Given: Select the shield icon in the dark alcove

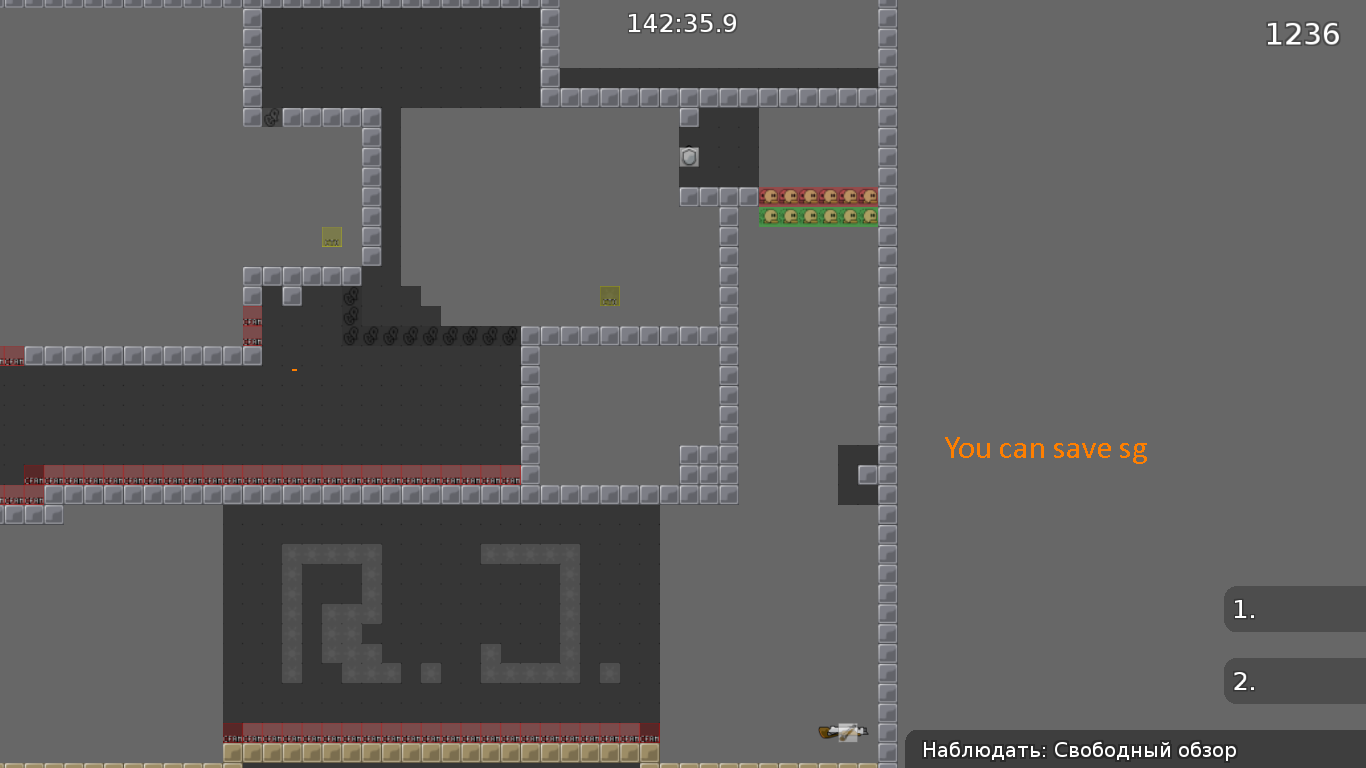Looking at the screenshot, I should pos(688,156).
